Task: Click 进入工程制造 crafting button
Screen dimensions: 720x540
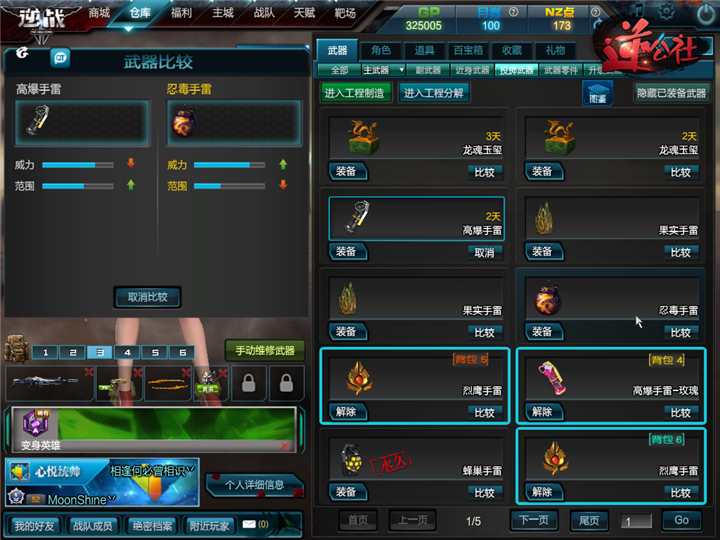Action: (x=357, y=92)
